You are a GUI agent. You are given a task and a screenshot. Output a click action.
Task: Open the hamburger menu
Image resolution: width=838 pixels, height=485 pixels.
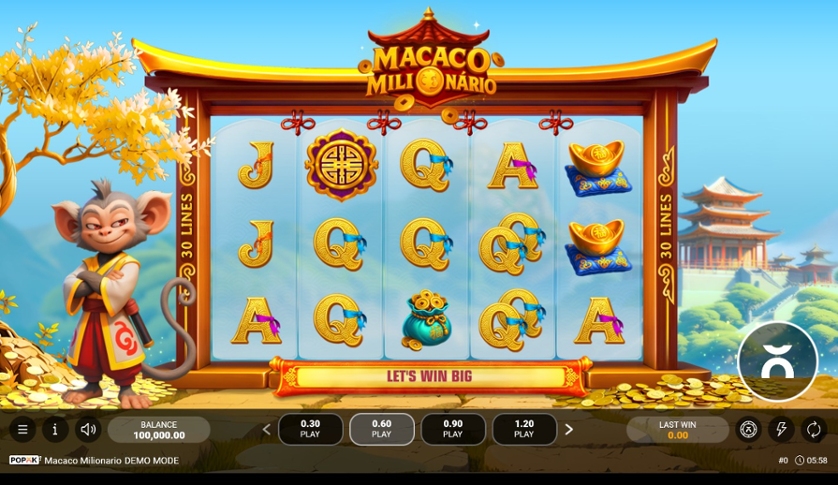point(22,430)
